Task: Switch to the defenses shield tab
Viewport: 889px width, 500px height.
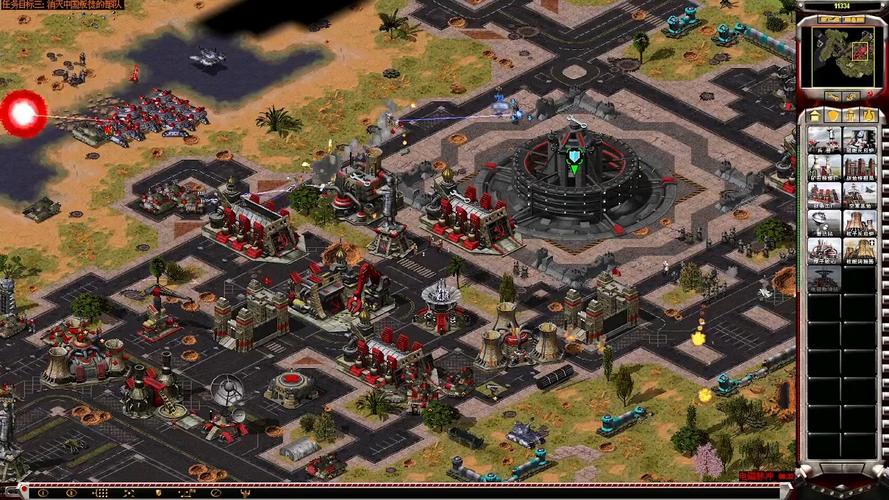Action: [x=833, y=116]
